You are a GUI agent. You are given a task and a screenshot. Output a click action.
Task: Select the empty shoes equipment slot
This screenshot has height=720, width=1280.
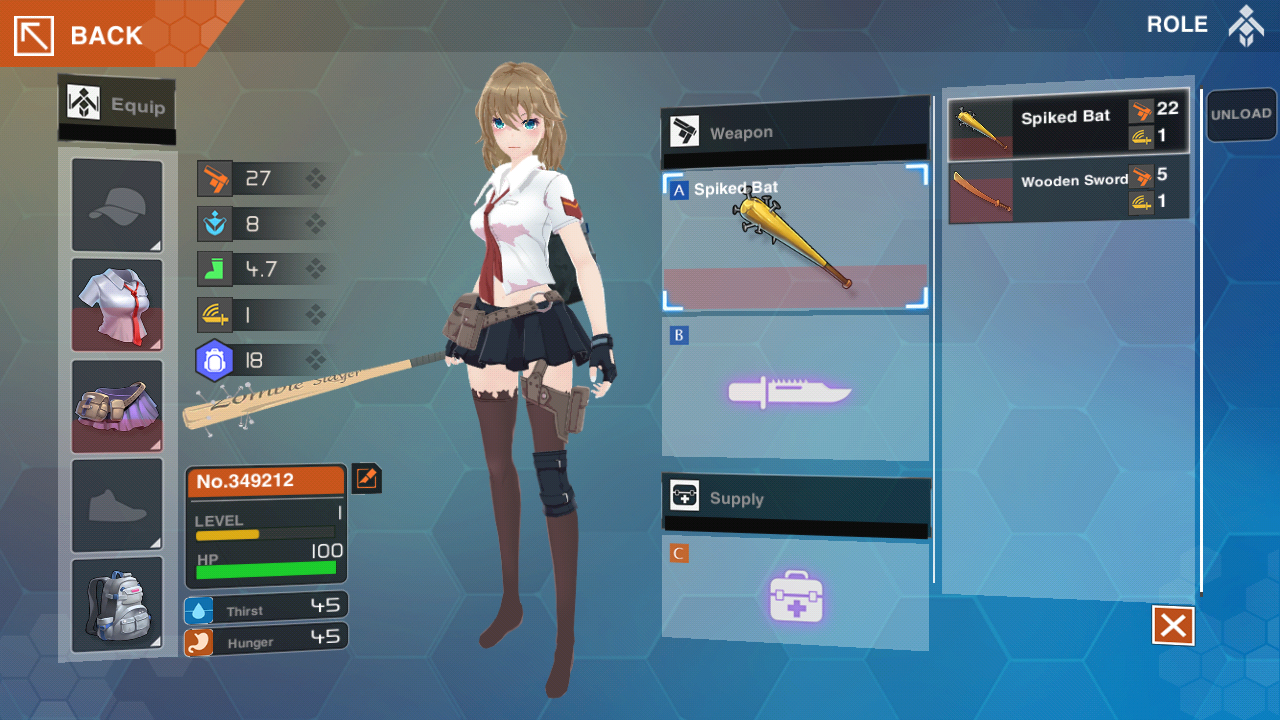point(117,505)
